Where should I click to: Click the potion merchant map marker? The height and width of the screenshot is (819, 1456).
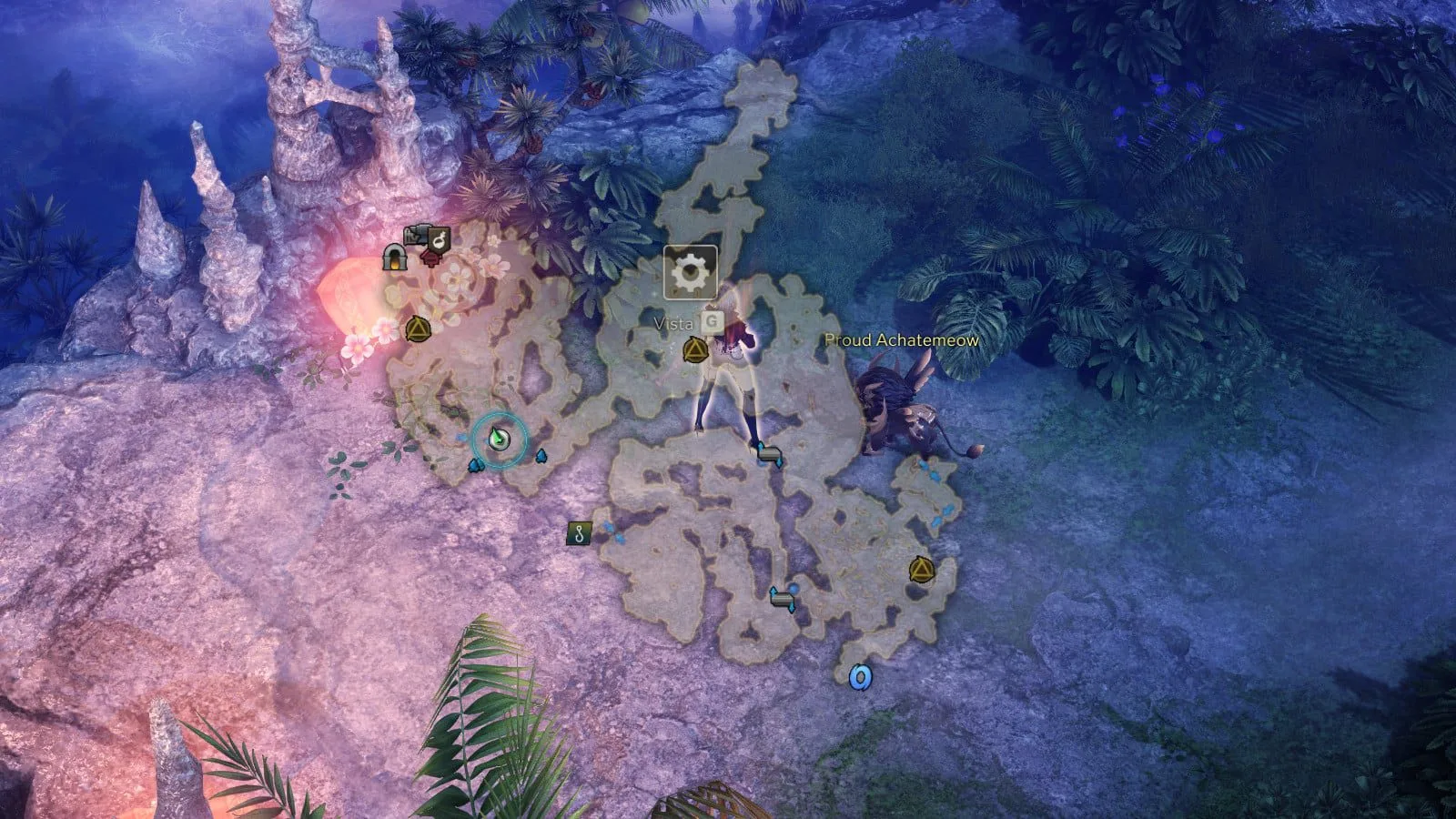440,240
